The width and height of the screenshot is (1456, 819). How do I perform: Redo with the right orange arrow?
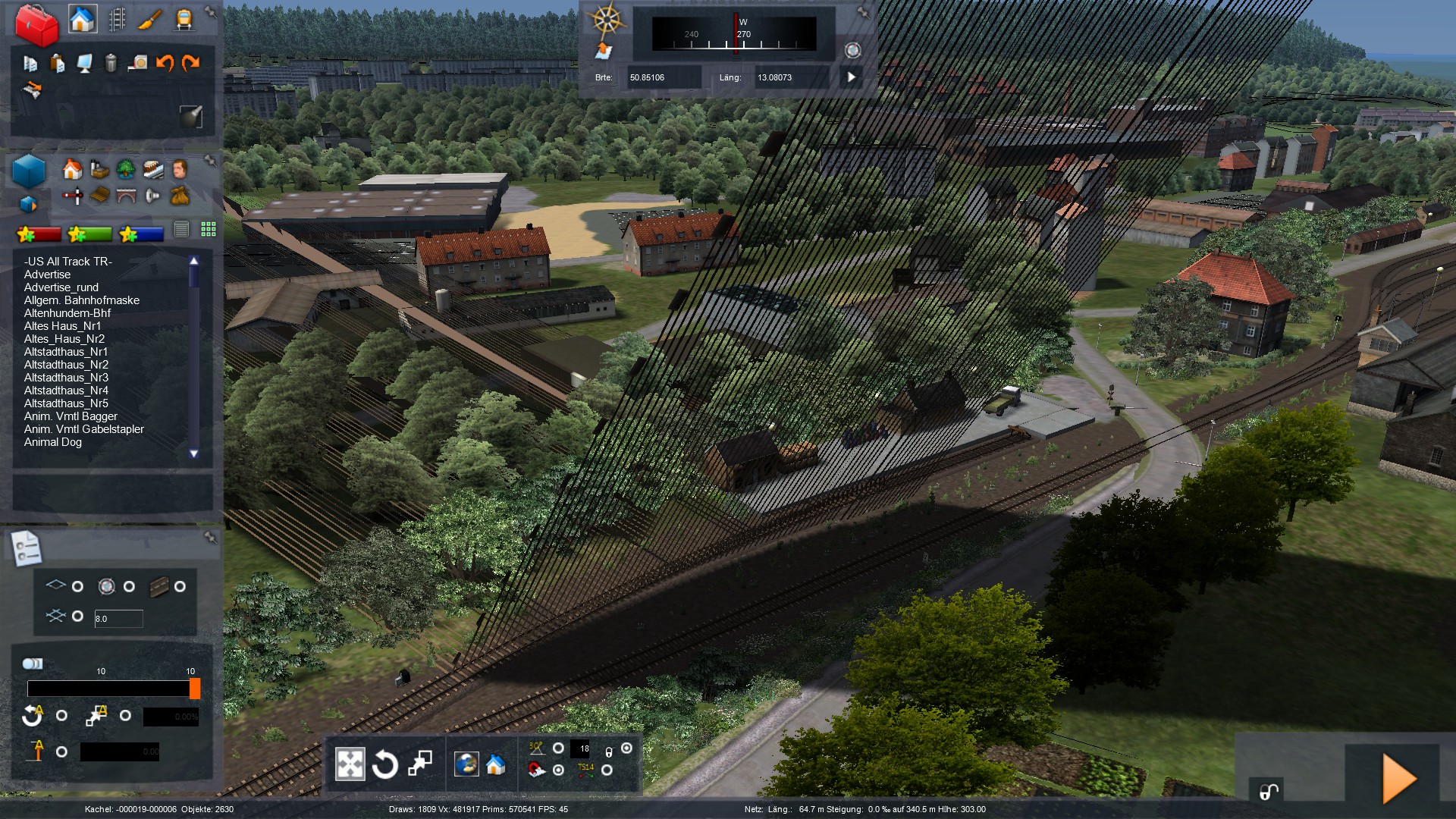[x=190, y=63]
